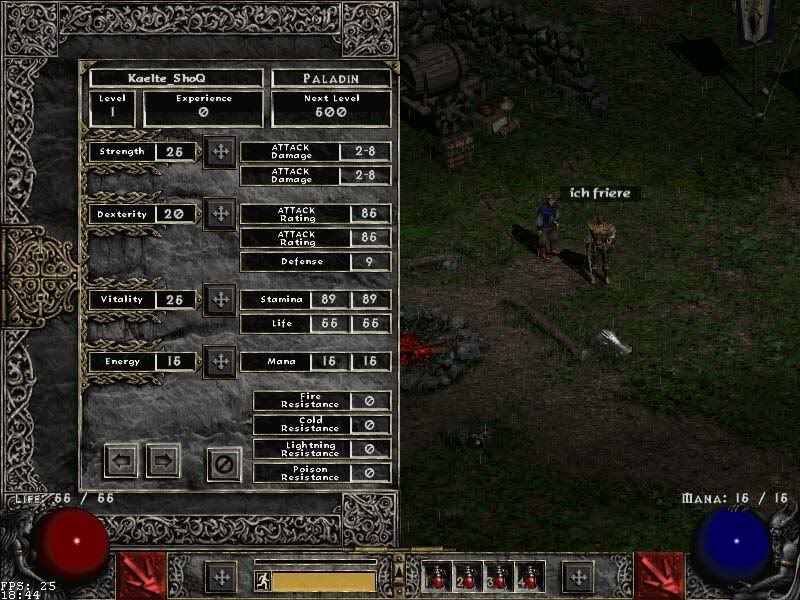The image size is (800, 600).
Task: Click the right arrow button on character sheet
Action: 163,461
